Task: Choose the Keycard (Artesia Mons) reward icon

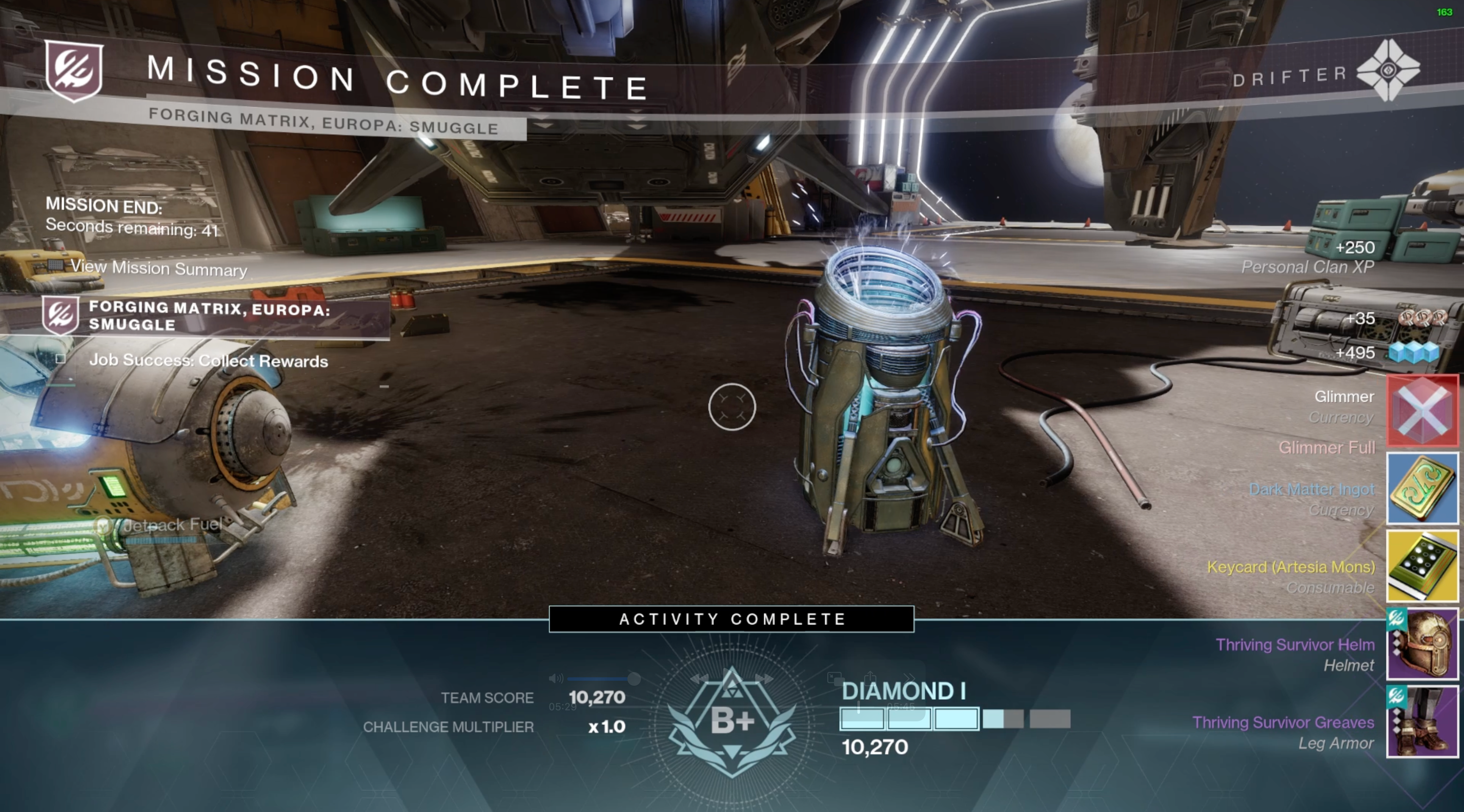Action: 1422,566
